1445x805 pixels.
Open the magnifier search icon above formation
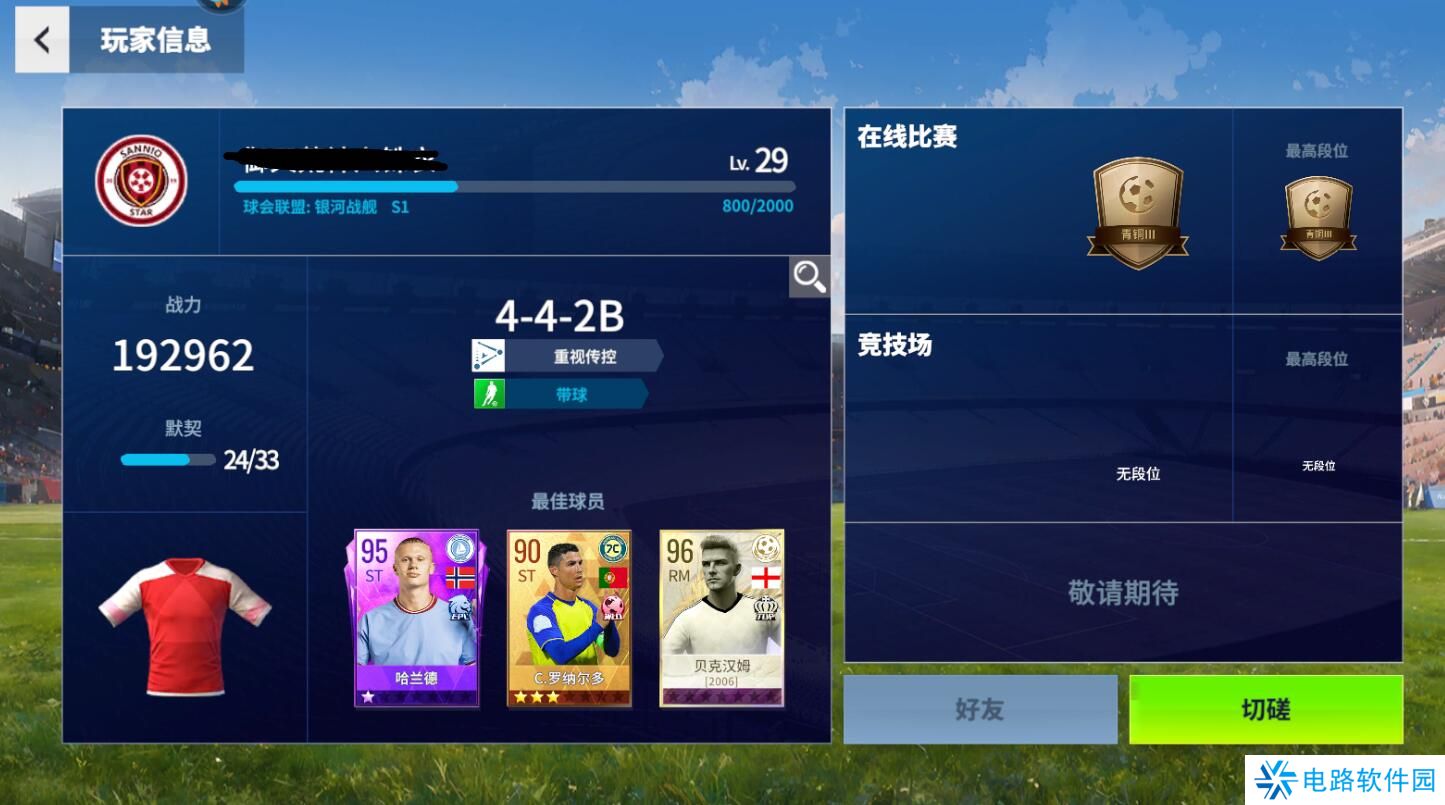coord(808,277)
